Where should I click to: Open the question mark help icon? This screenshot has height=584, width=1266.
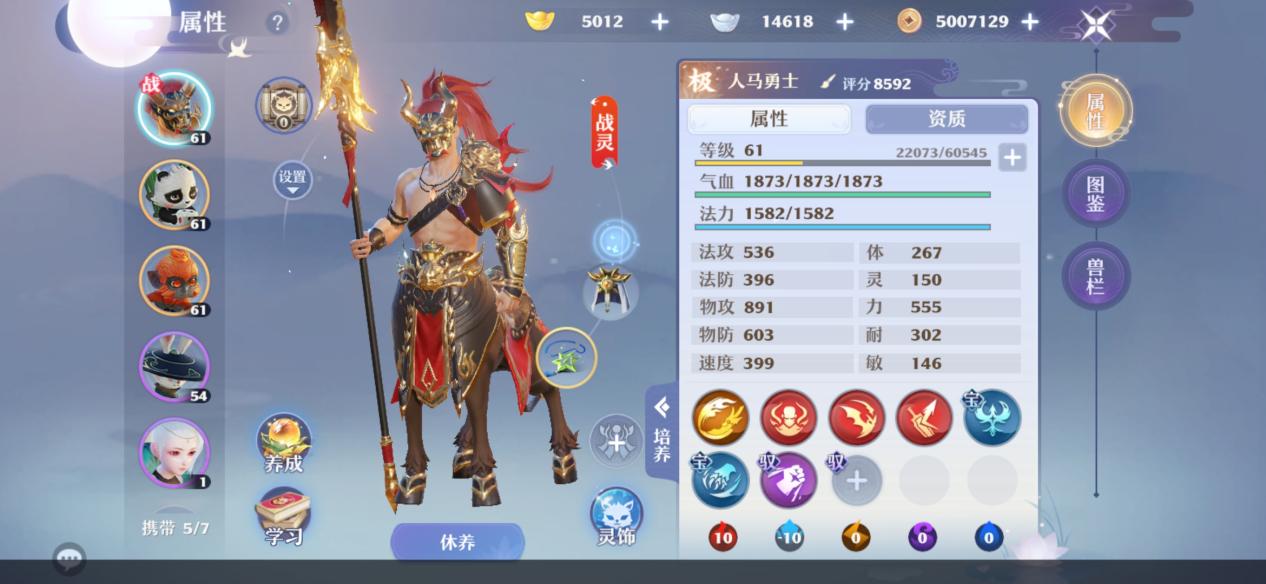(x=277, y=22)
